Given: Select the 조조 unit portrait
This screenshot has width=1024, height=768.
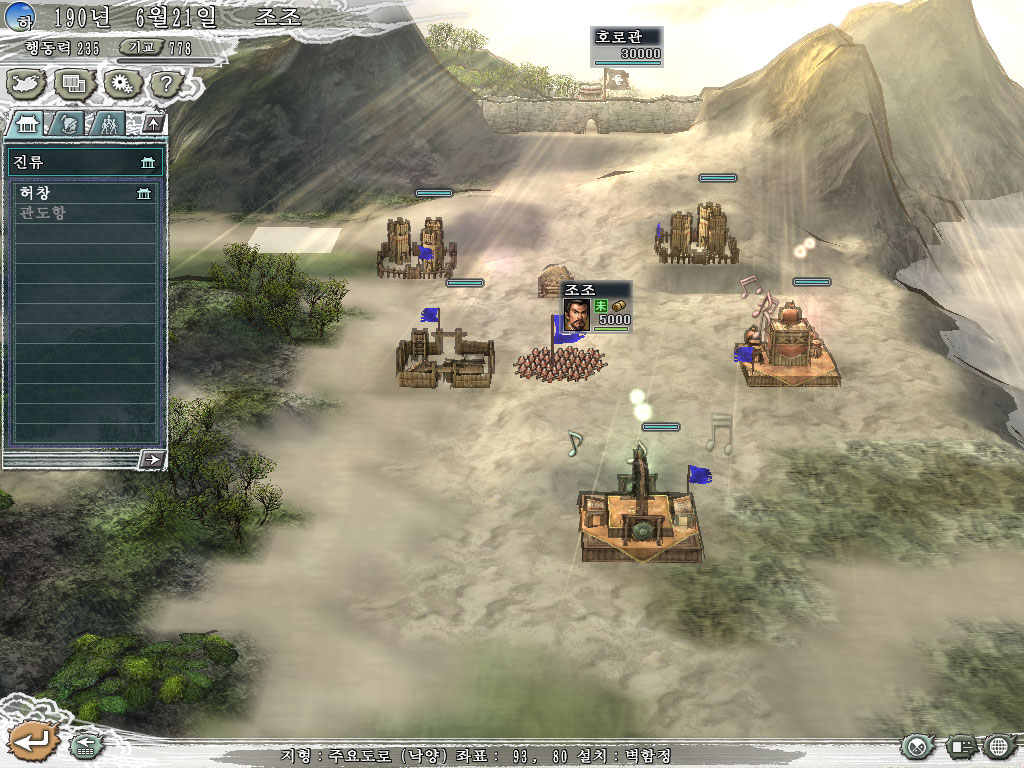Looking at the screenshot, I should click(576, 314).
